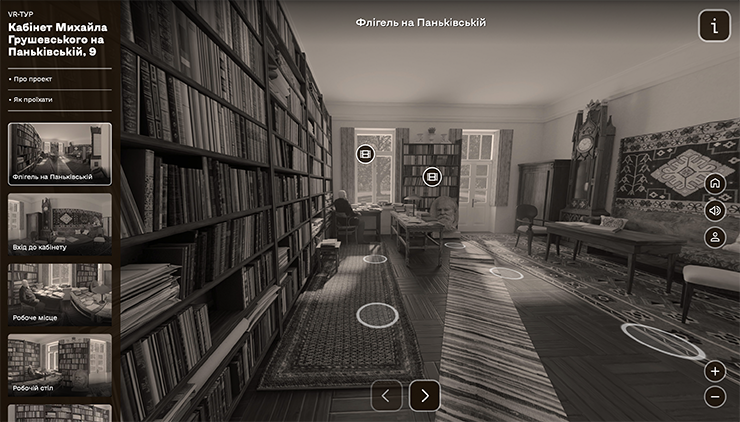Click the home icon button
Viewport: 740px width, 422px height.
[x=714, y=184]
